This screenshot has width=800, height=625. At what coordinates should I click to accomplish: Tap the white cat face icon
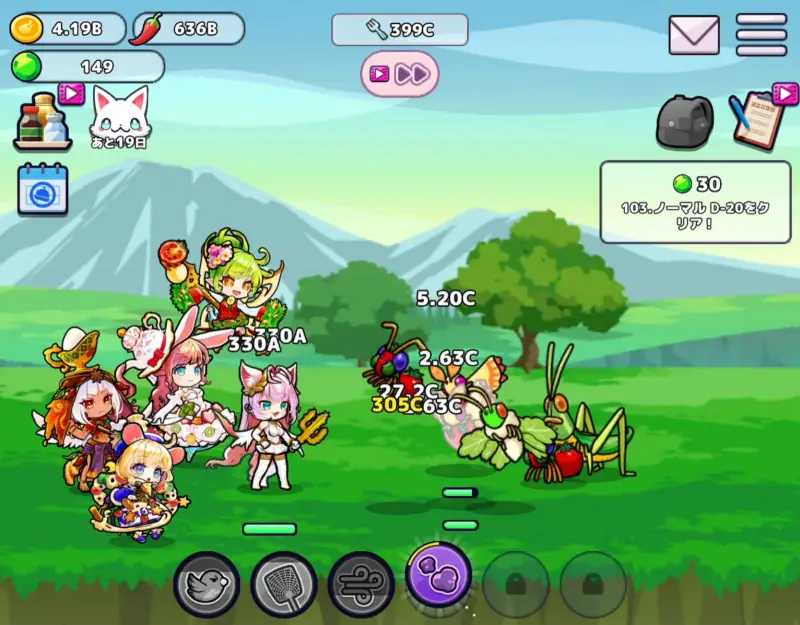click(x=119, y=115)
